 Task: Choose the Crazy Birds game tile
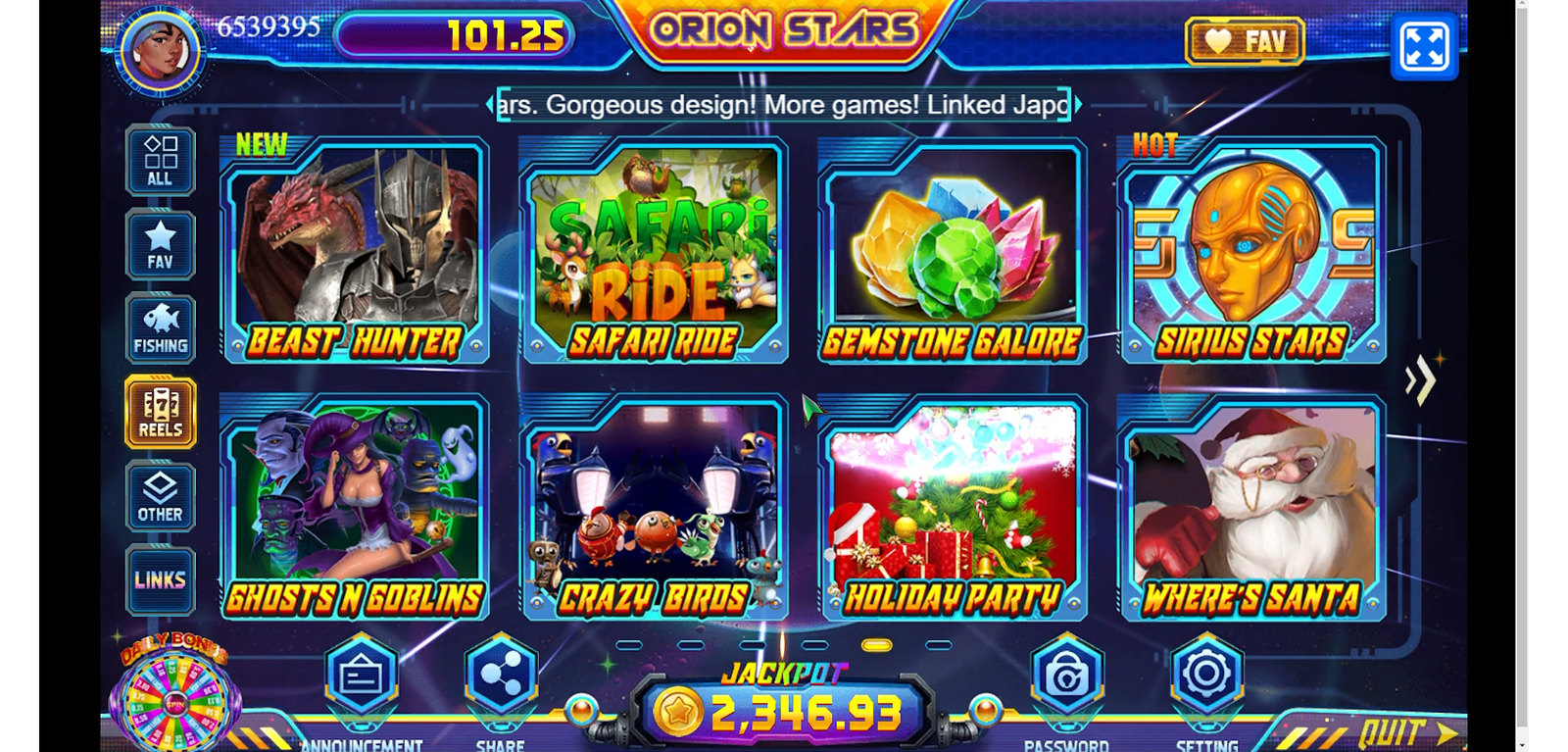[x=654, y=507]
